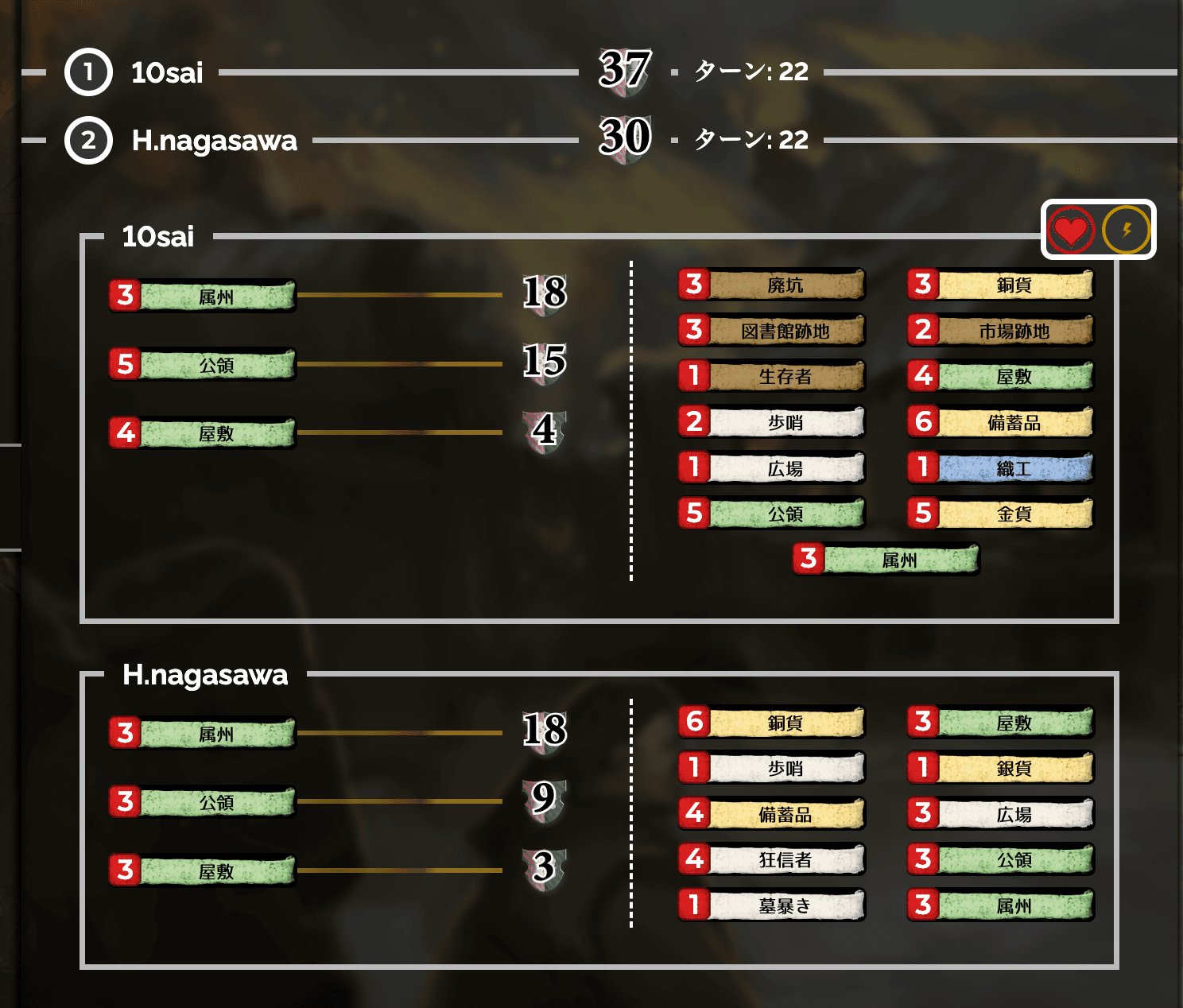Click the green 属州 card bar in 10sai's list

(215, 297)
